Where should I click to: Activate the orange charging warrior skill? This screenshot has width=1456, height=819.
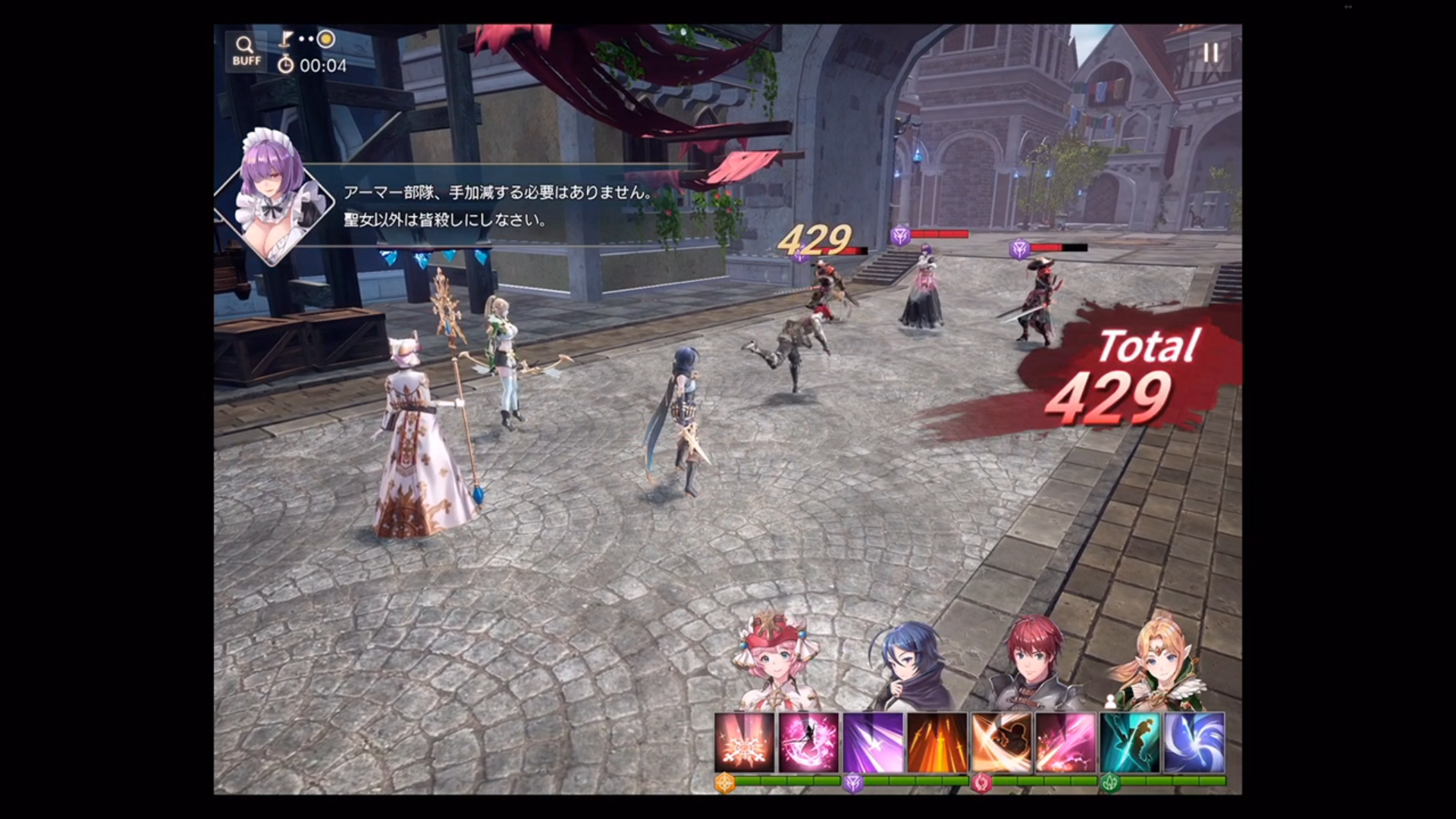tap(1002, 742)
